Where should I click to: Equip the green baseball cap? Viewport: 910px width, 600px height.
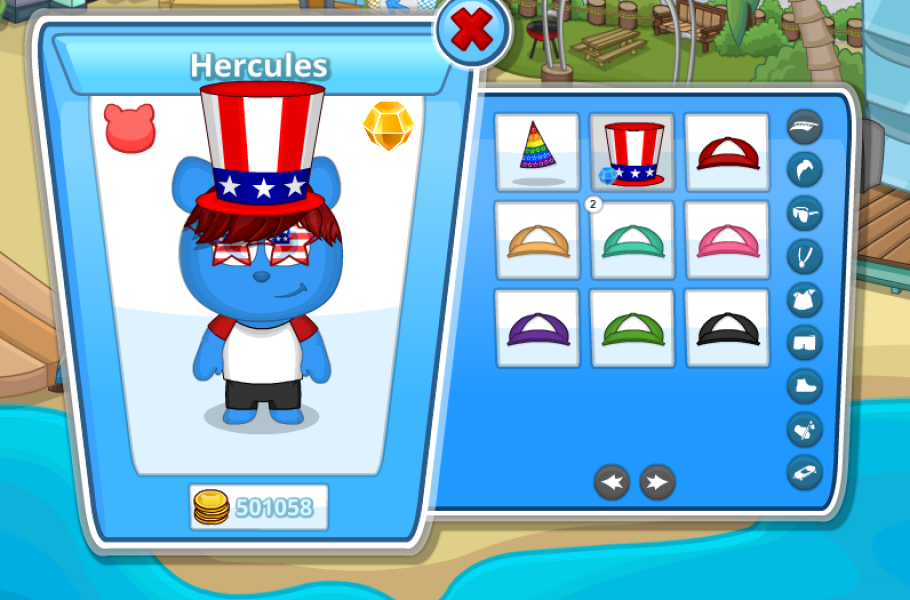[x=632, y=328]
